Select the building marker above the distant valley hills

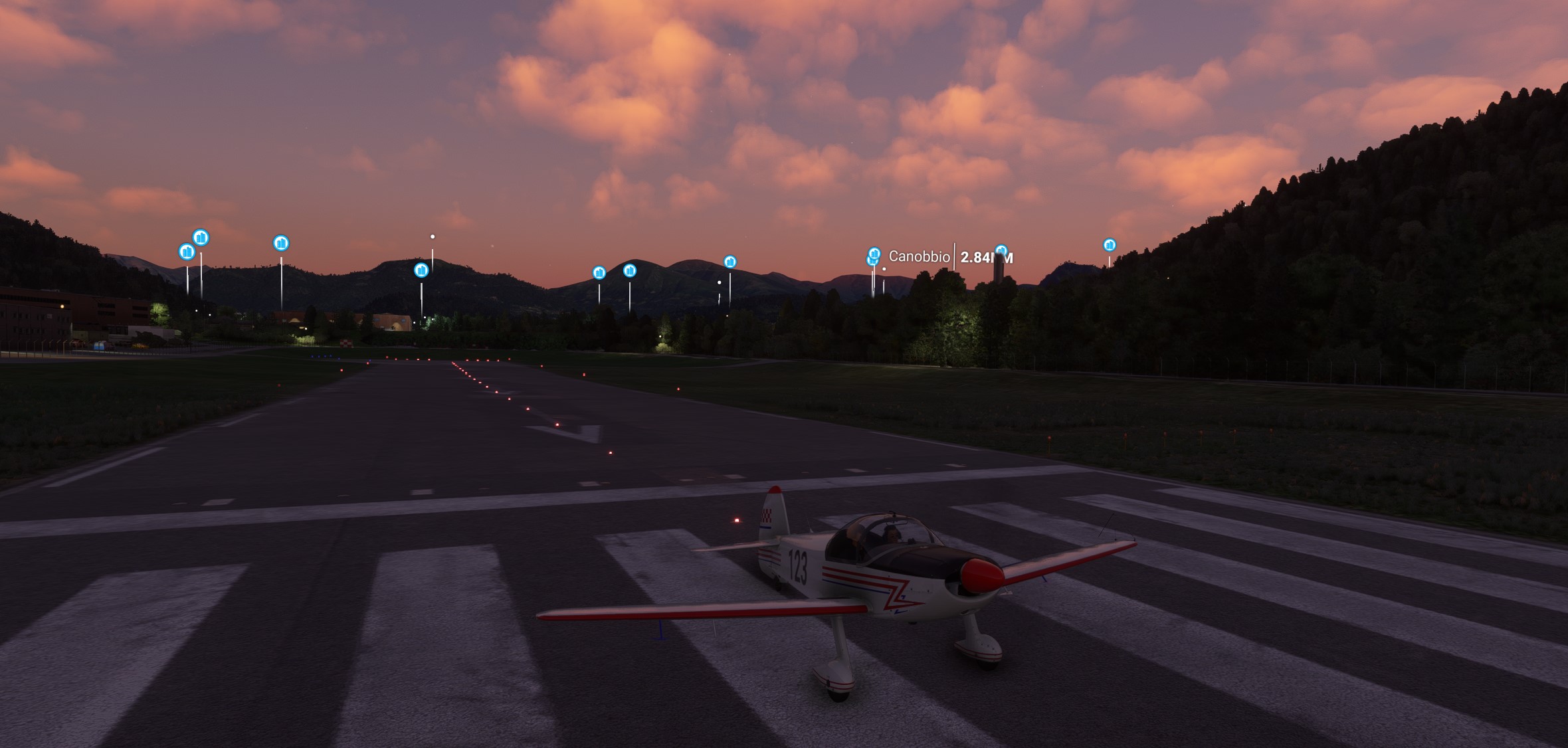pyautogui.click(x=732, y=262)
